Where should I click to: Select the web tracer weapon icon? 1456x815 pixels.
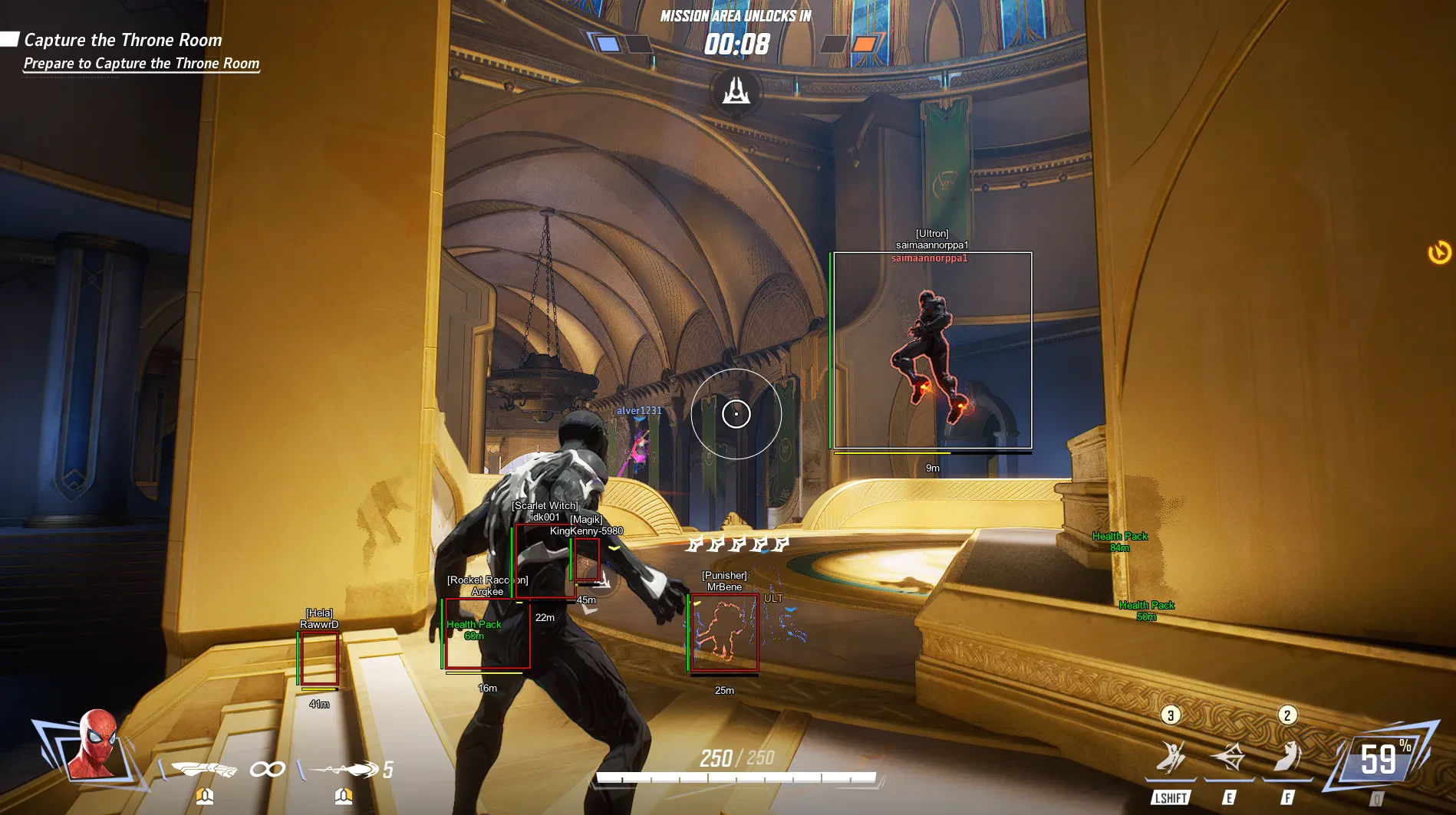point(344,768)
